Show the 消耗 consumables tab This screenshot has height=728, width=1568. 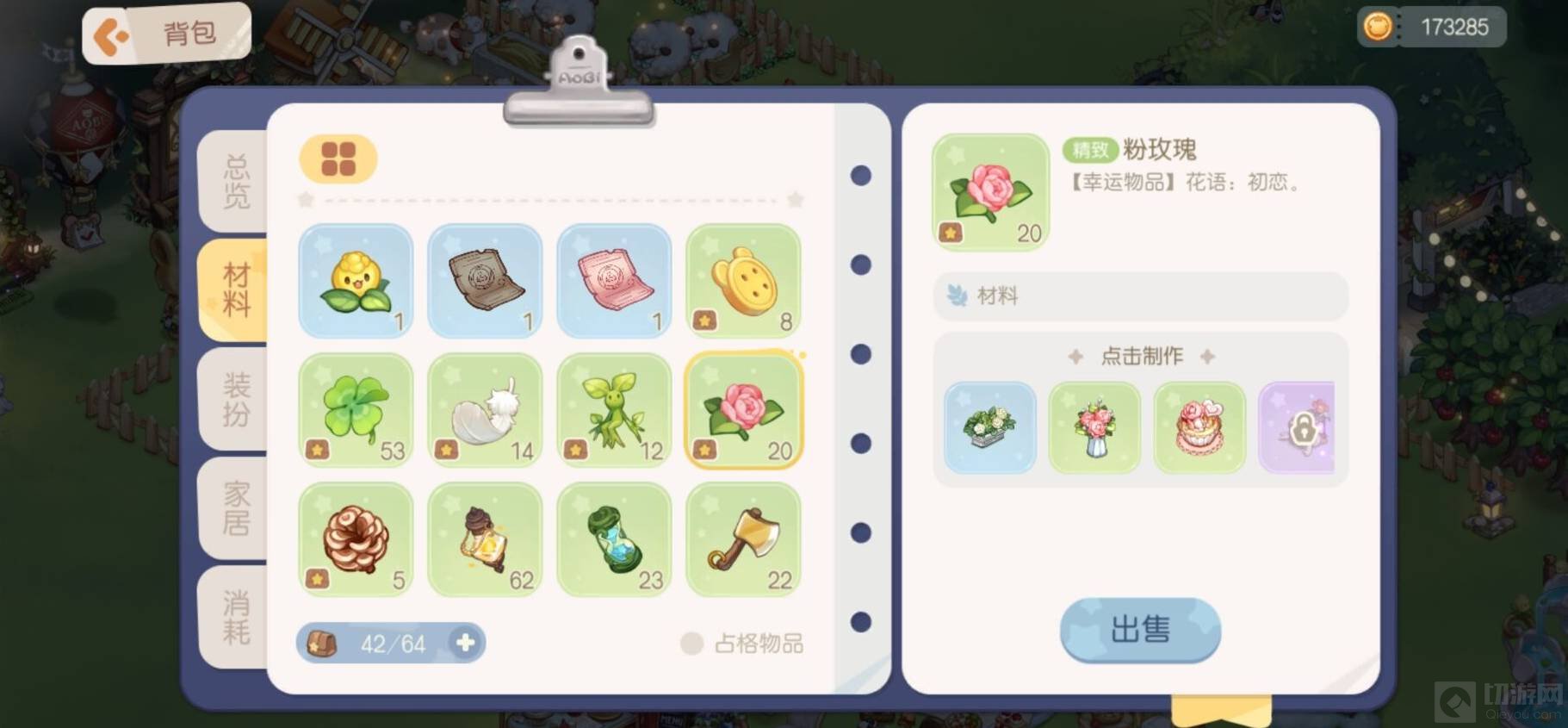[x=235, y=617]
